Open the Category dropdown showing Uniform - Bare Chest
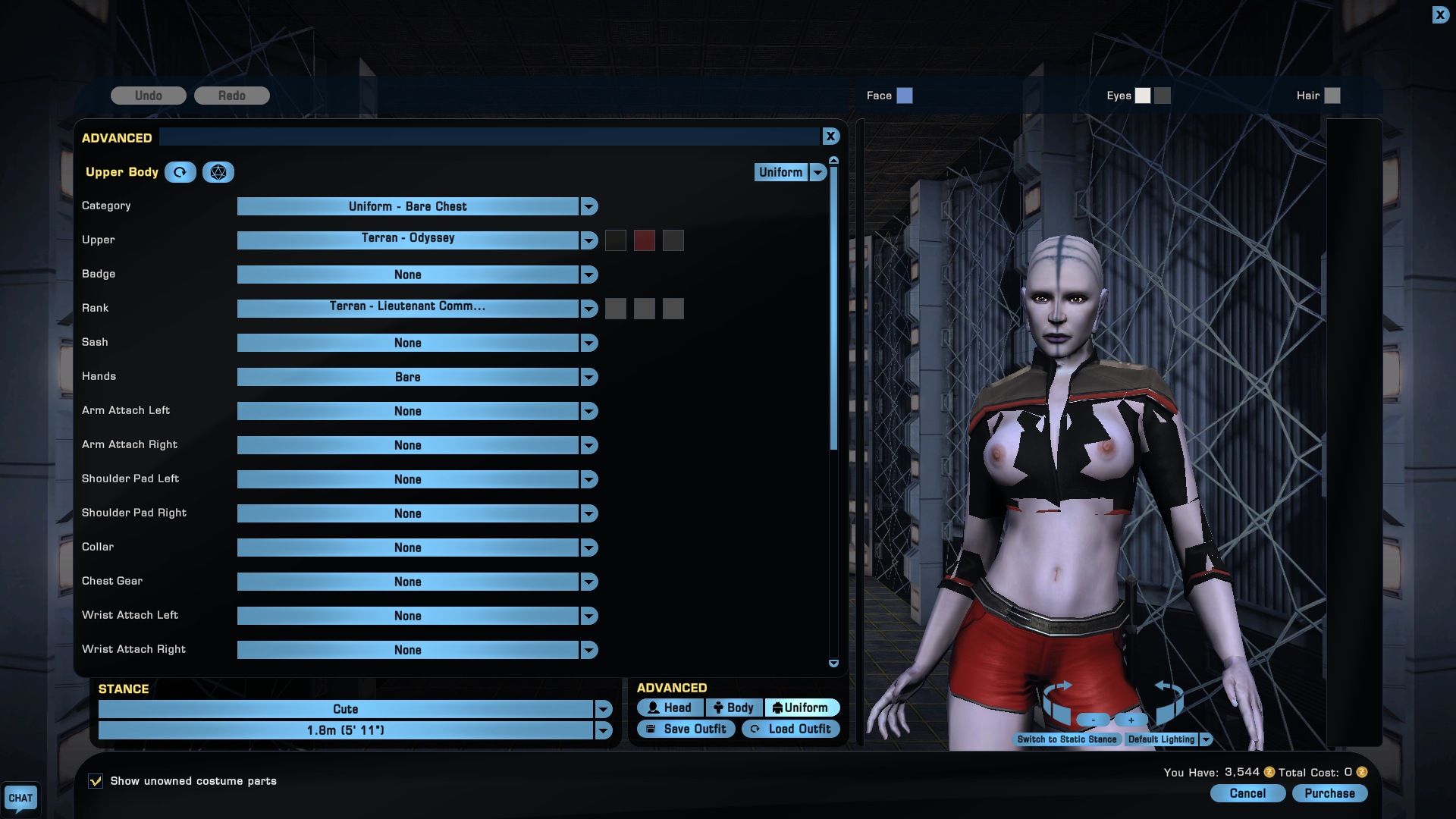1456x819 pixels. click(x=589, y=206)
